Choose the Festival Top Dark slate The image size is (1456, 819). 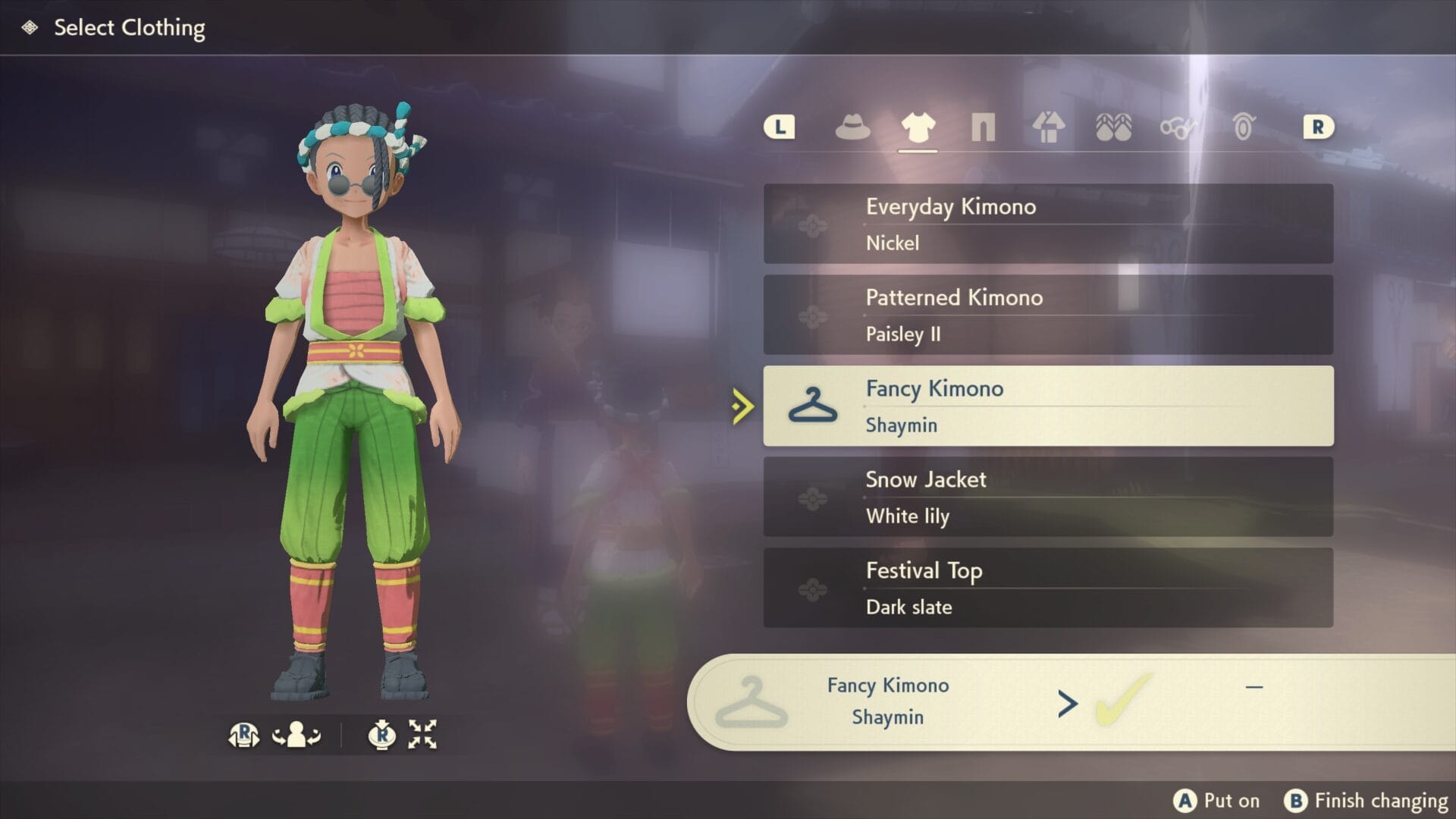click(1047, 588)
